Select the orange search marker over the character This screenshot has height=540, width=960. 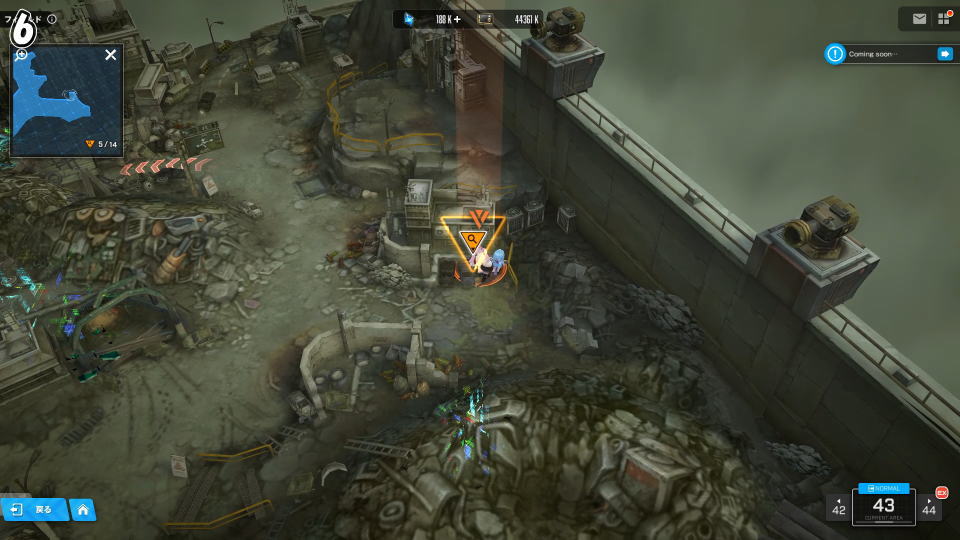click(x=470, y=238)
